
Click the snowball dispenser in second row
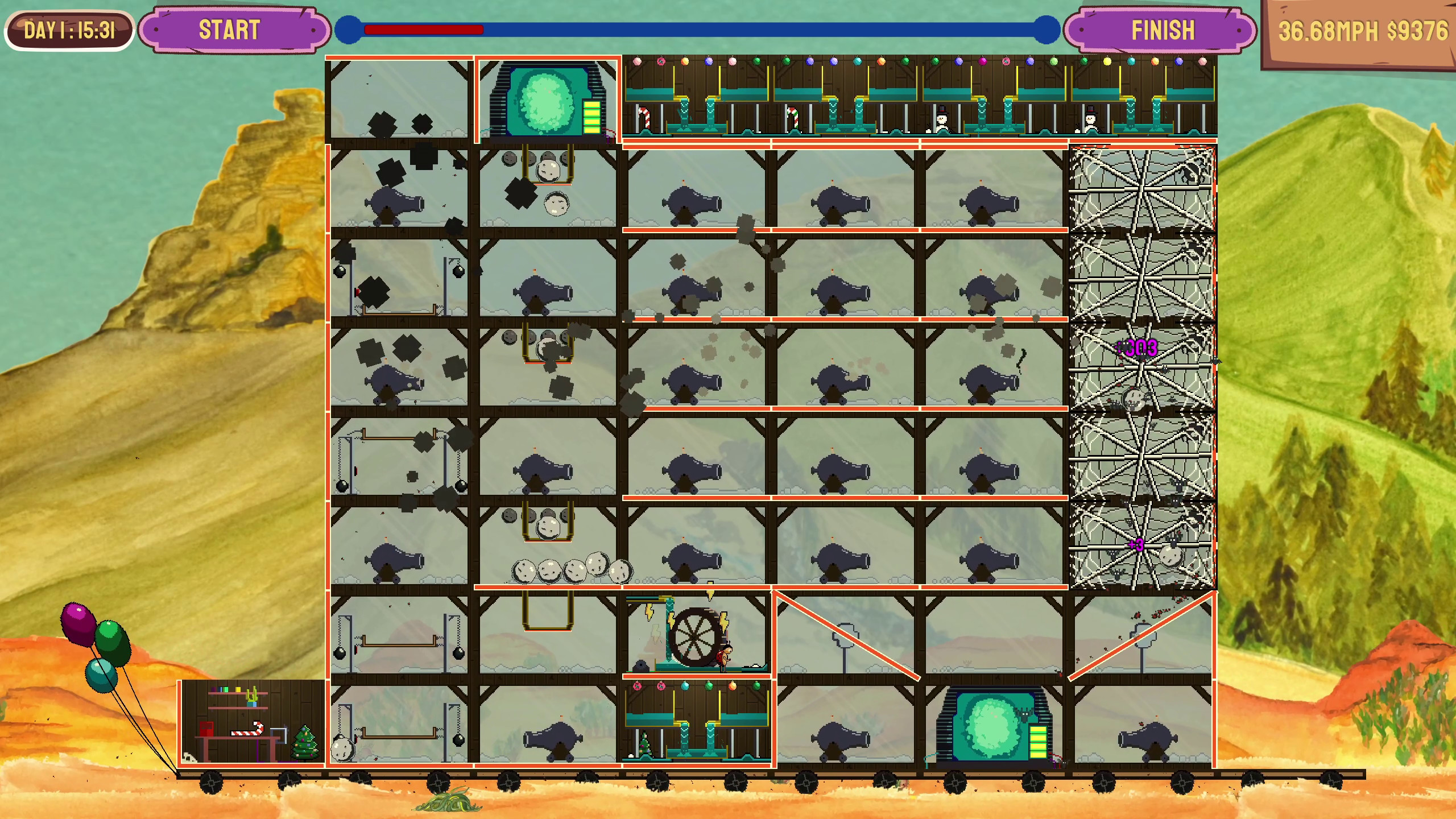coord(546,171)
